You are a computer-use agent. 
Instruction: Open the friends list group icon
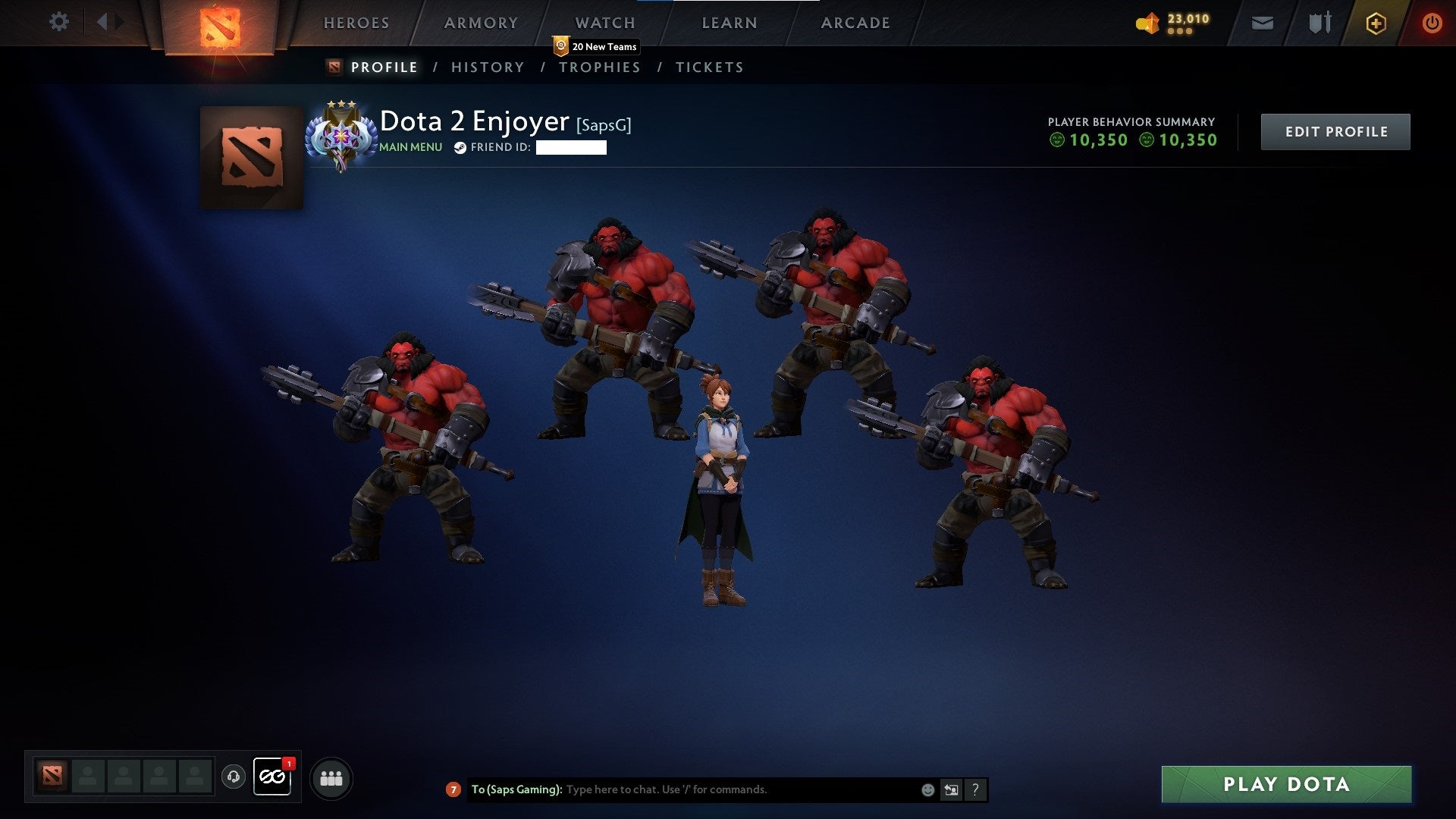click(x=331, y=779)
